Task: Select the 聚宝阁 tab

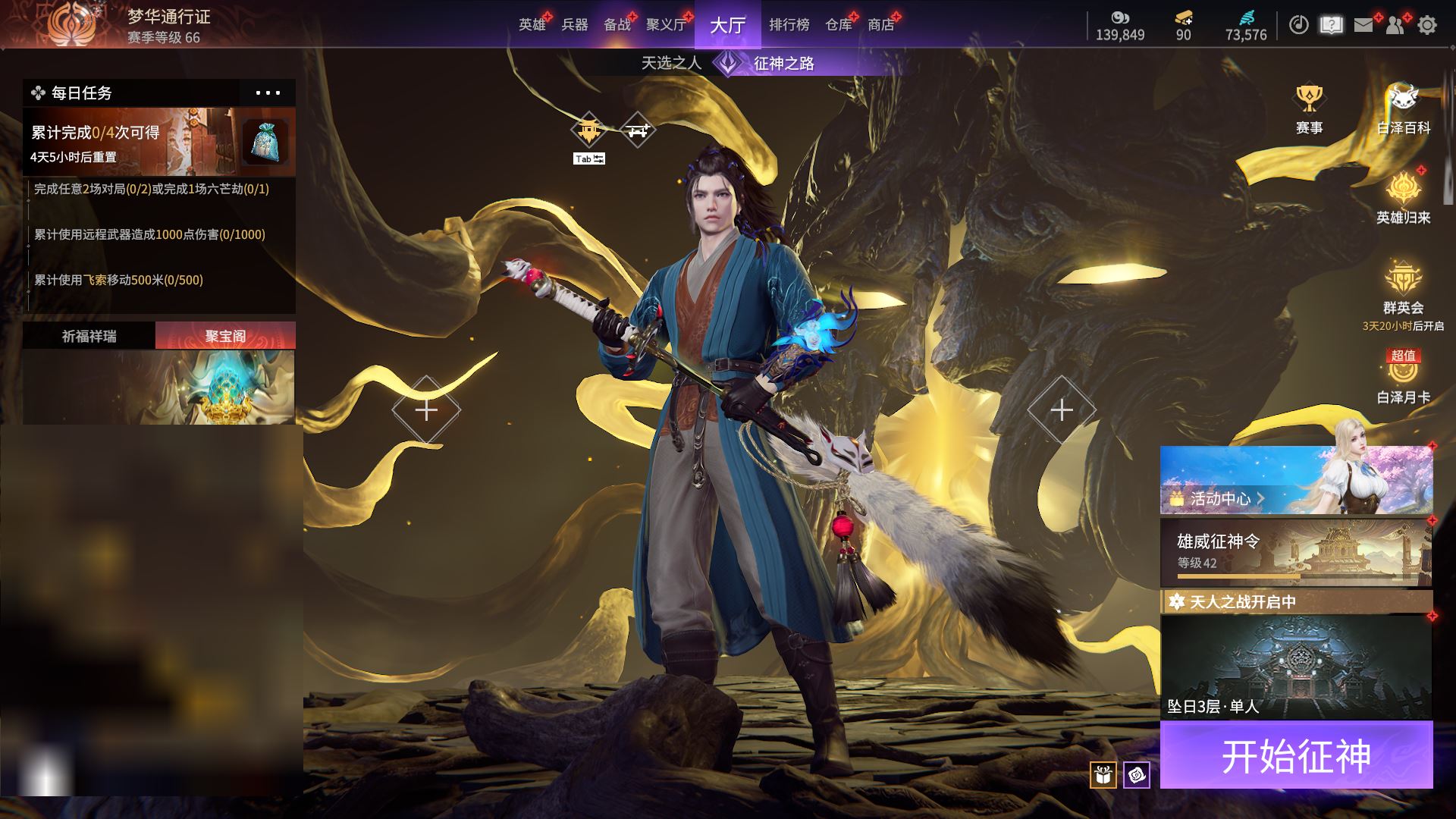Action: click(225, 336)
